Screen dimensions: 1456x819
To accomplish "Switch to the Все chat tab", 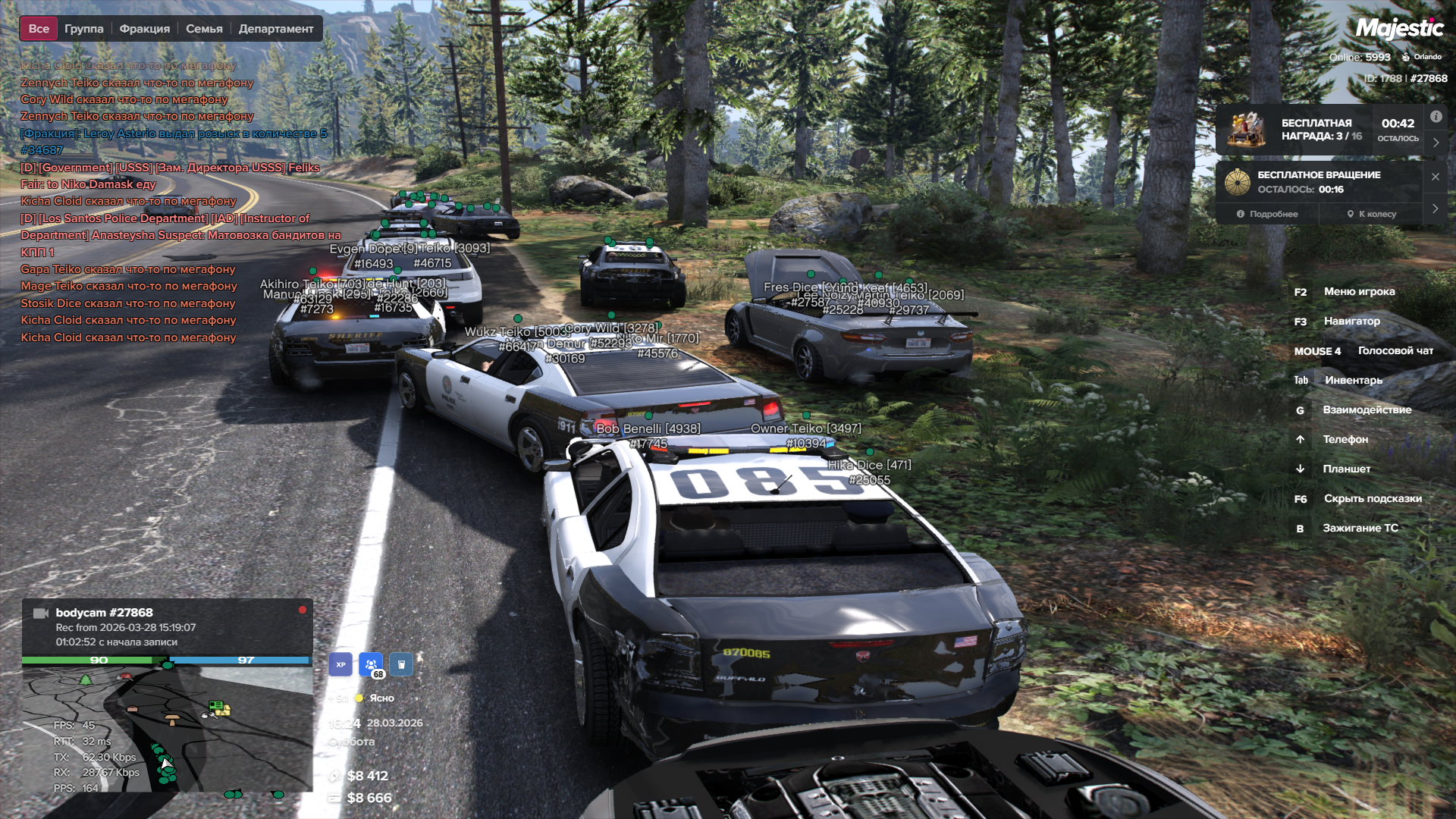I will click(x=39, y=29).
